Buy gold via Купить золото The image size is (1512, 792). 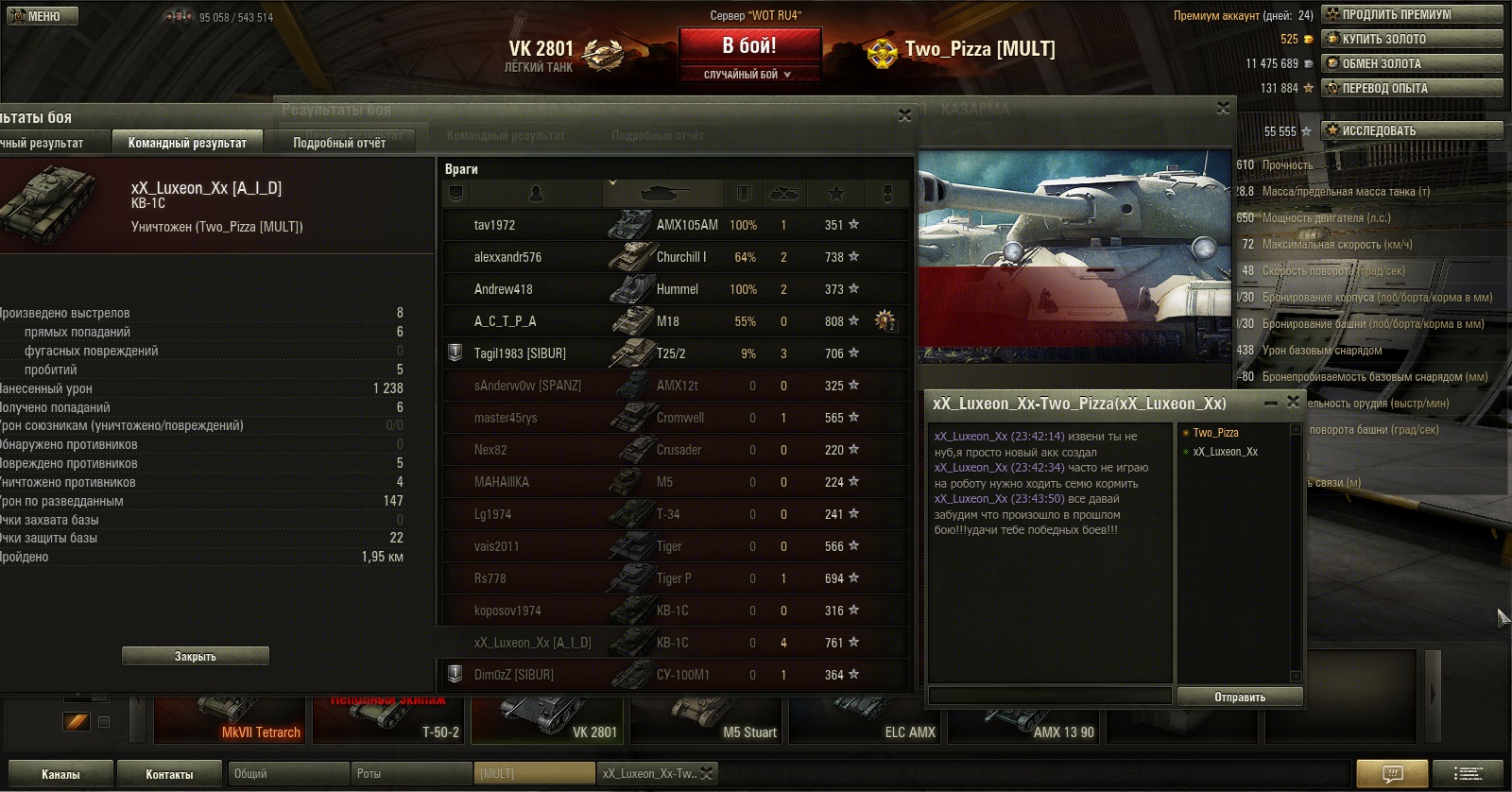[1412, 39]
